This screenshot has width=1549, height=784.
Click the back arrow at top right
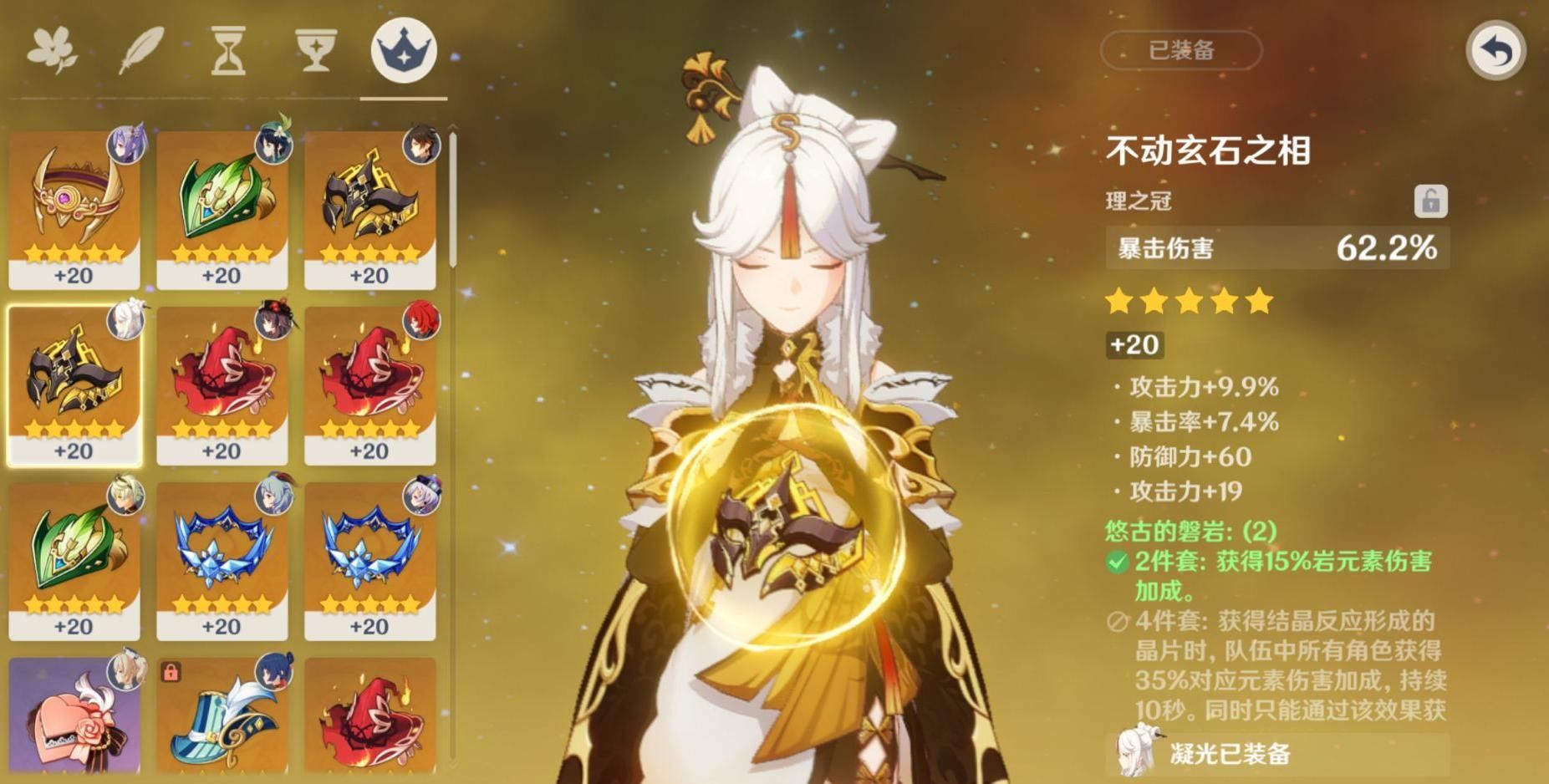coord(1495,48)
